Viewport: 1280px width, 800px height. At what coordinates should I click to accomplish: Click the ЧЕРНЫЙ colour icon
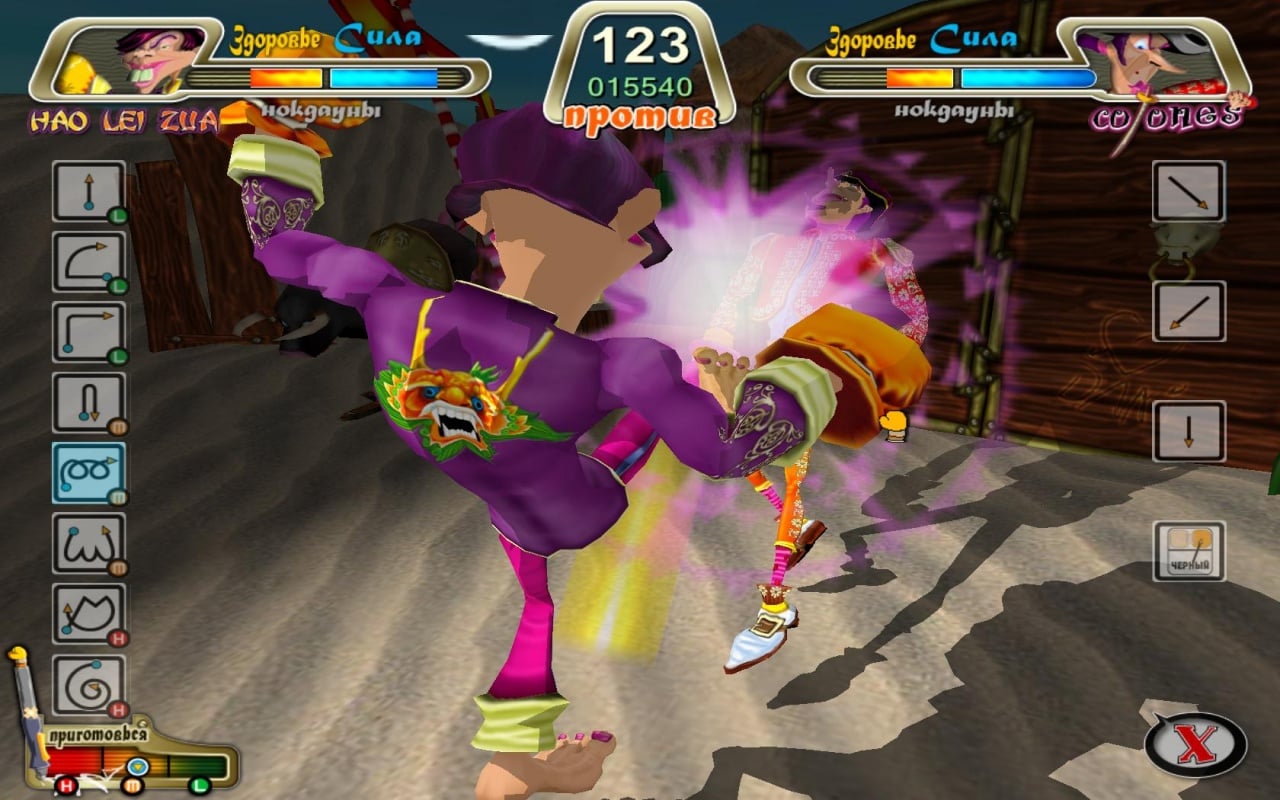(x=1189, y=551)
